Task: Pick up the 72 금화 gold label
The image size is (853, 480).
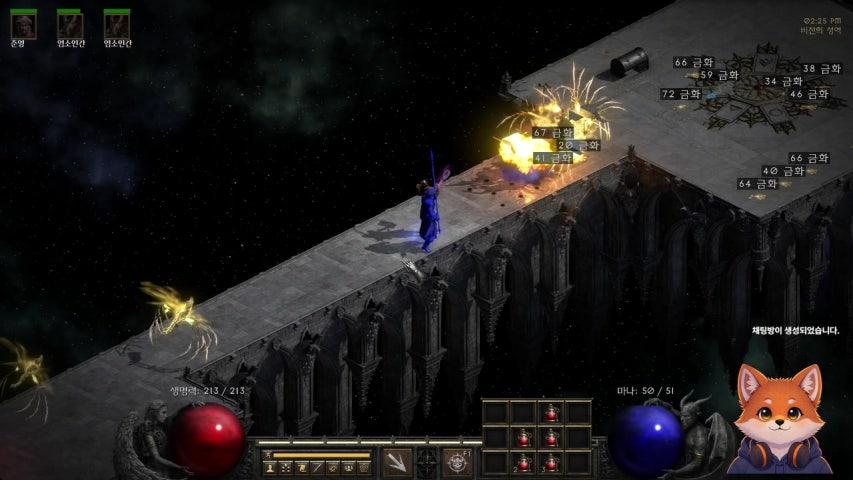Action: point(681,94)
